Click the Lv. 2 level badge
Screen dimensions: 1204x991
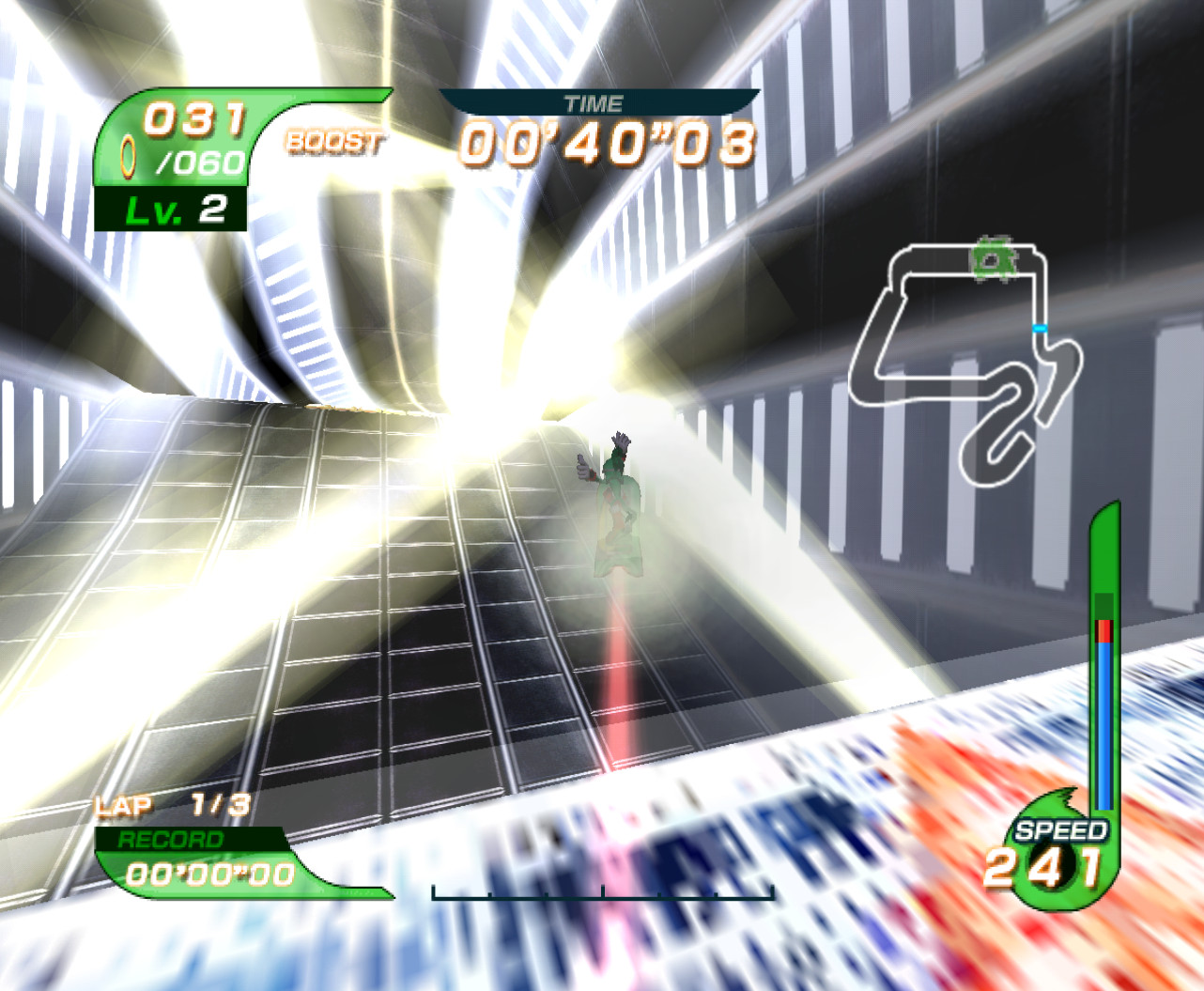coord(176,209)
